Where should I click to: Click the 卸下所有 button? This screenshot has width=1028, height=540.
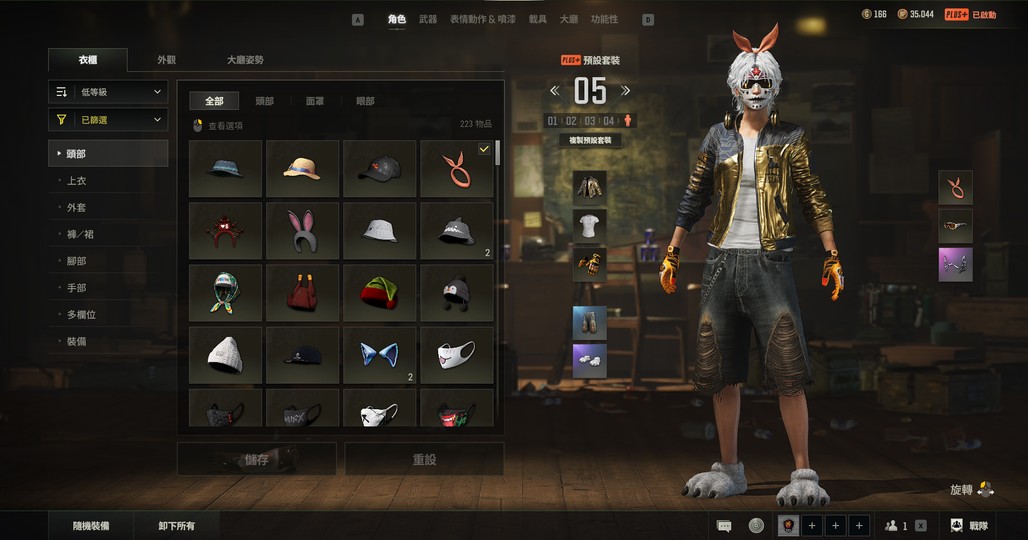[176, 526]
